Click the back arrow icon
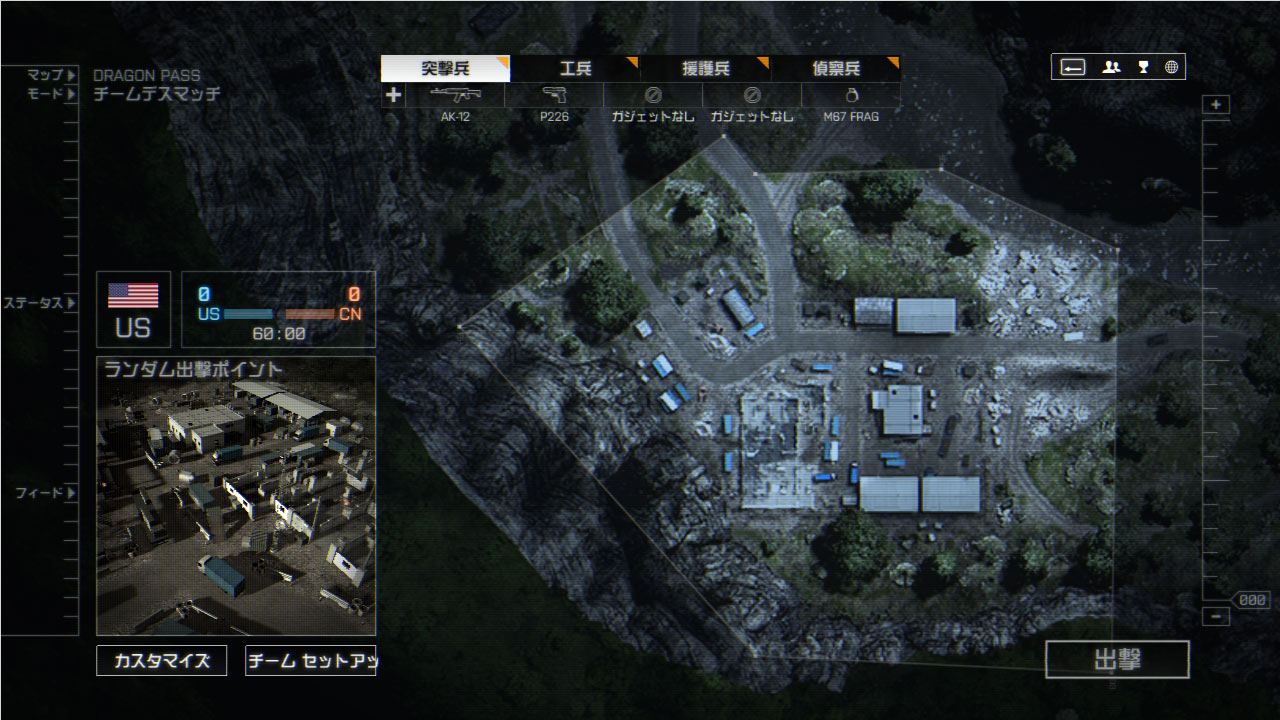1280x720 pixels. [x=1073, y=67]
